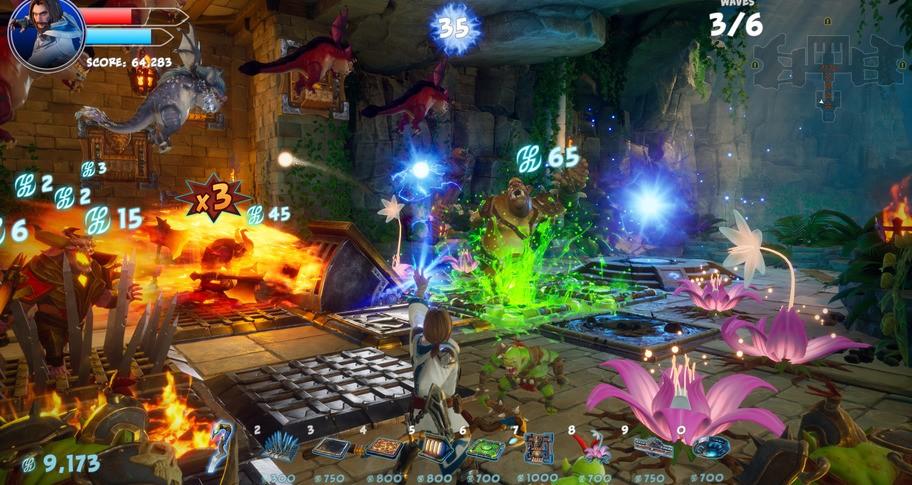Click the hero portrait
The image size is (912, 485).
(46, 32)
